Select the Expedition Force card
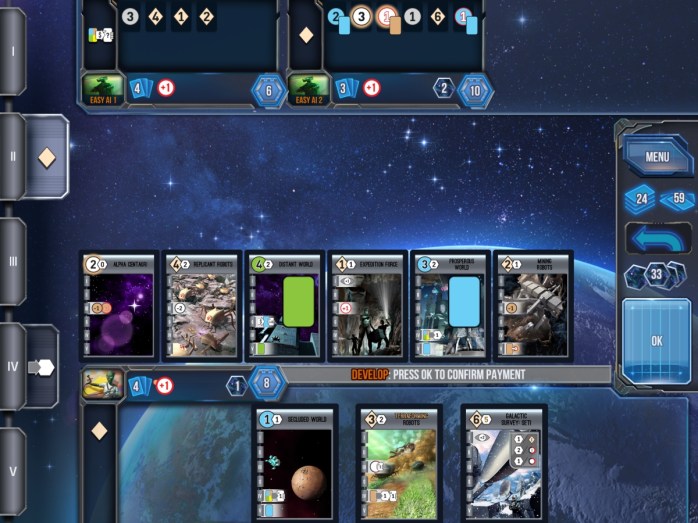 pyautogui.click(x=368, y=306)
